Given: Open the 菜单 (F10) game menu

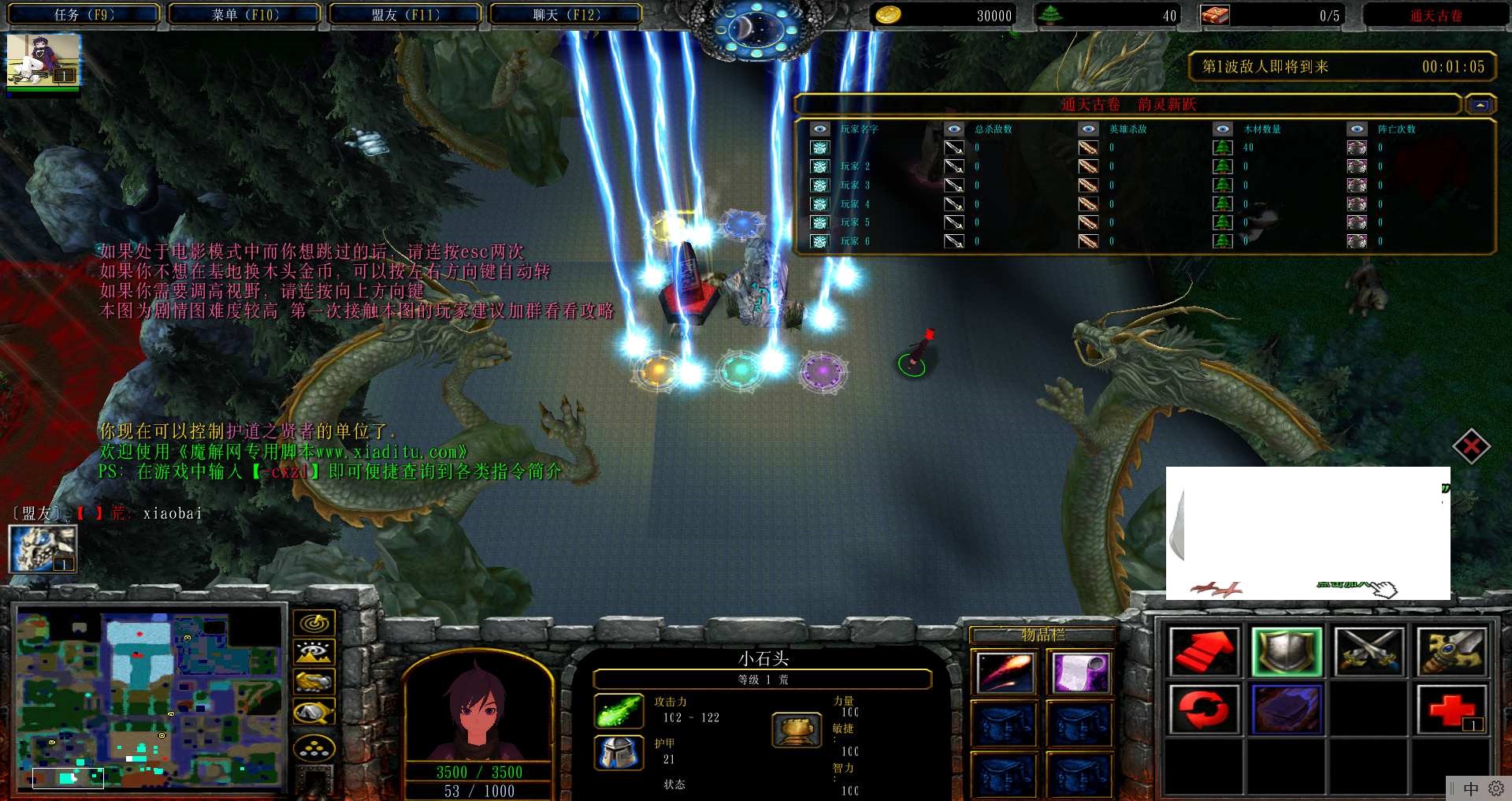Looking at the screenshot, I should click(244, 14).
